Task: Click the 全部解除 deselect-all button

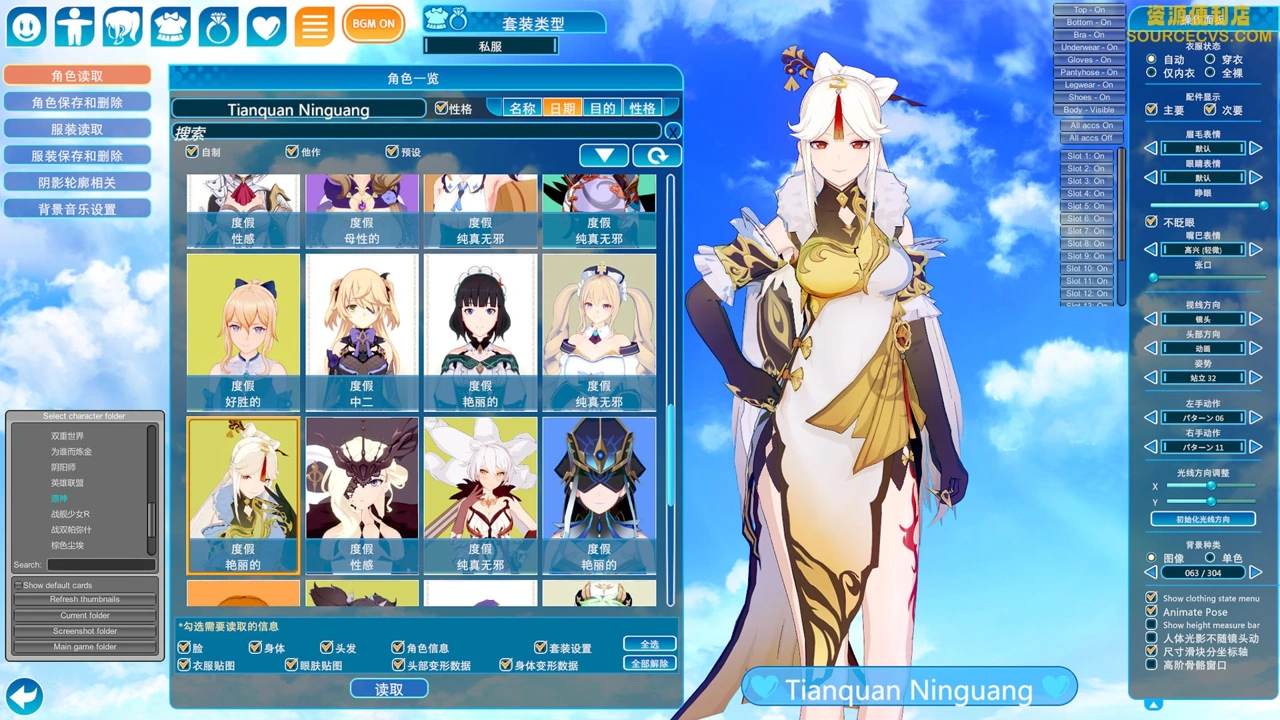Action: (649, 663)
